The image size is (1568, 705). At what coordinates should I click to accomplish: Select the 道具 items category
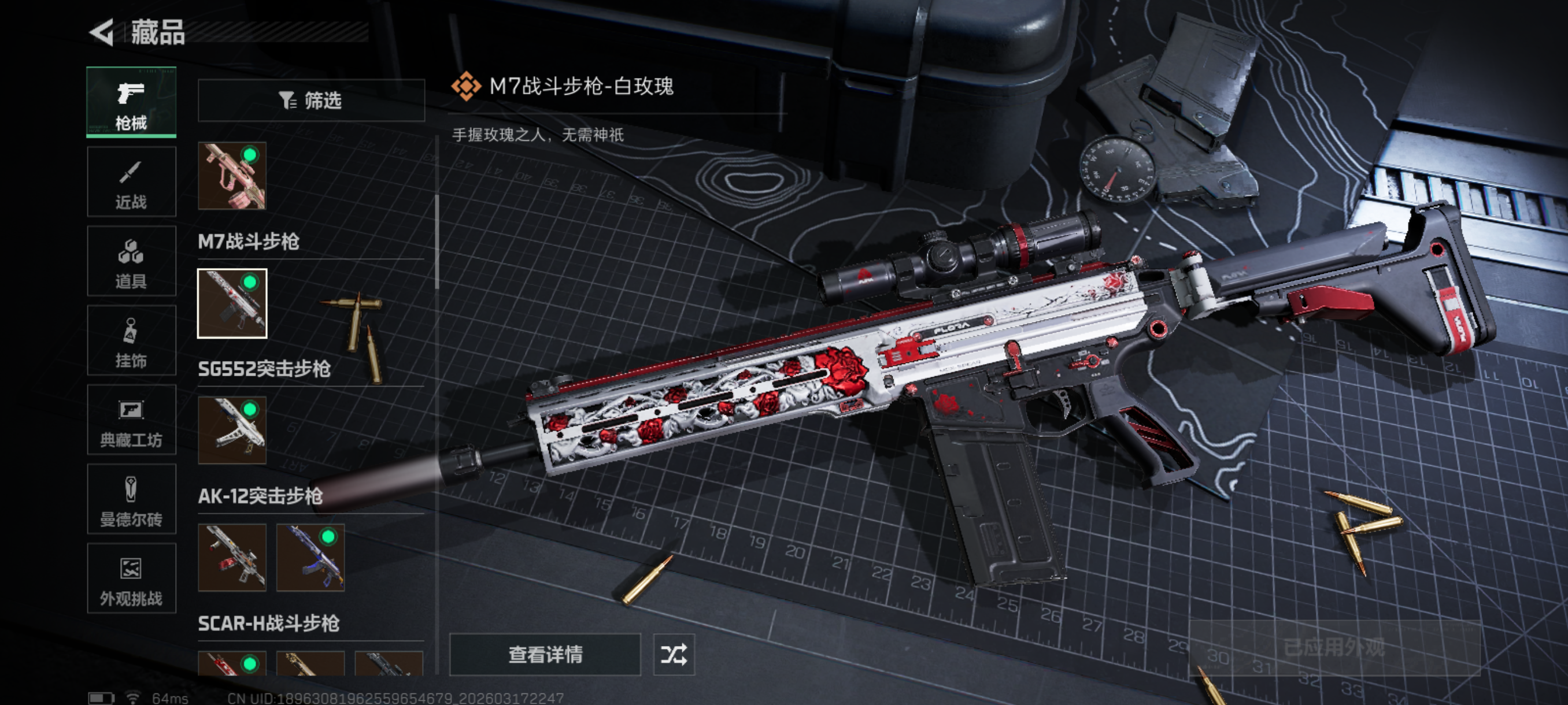pyautogui.click(x=131, y=261)
